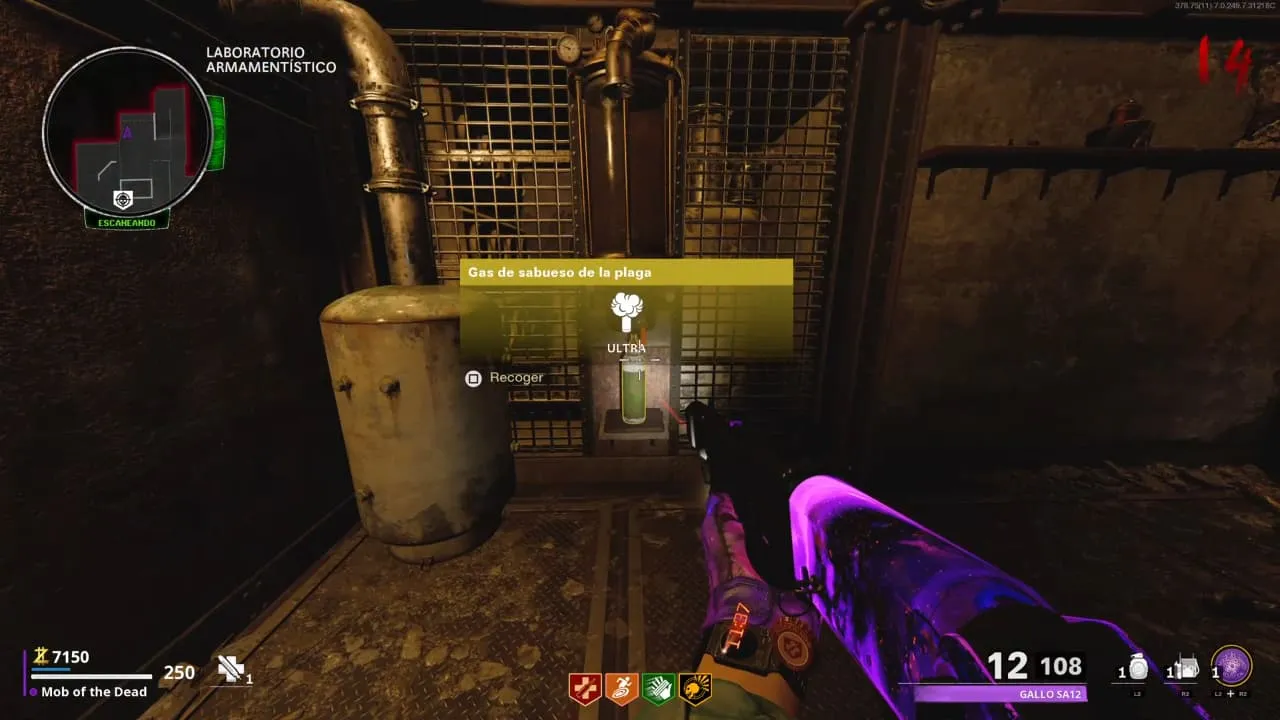Choose the green Speed Cola hand perk
The height and width of the screenshot is (720, 1280).
[x=657, y=688]
